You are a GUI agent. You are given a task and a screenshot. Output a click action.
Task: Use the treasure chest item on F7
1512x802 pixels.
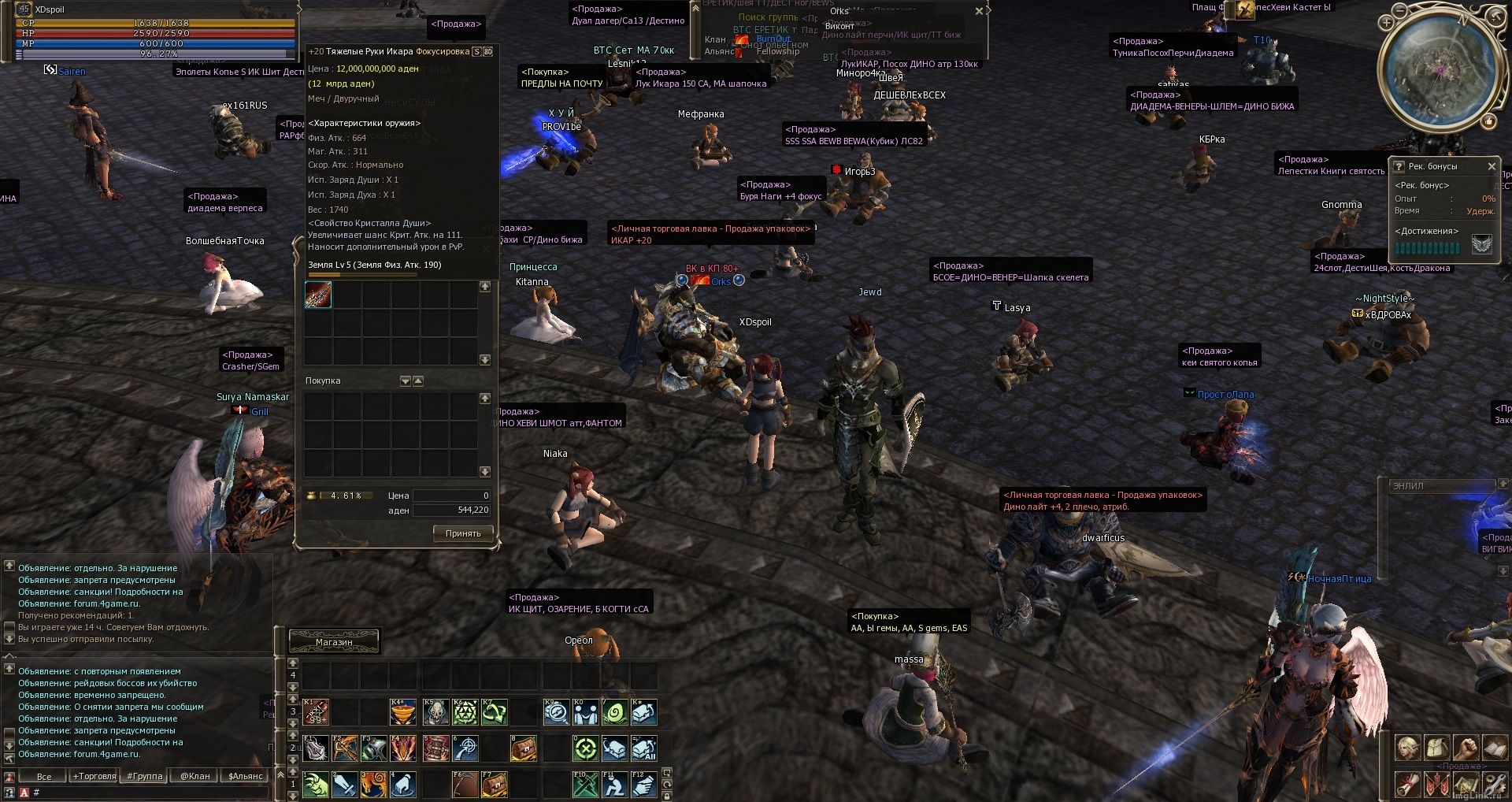pyautogui.click(x=494, y=785)
